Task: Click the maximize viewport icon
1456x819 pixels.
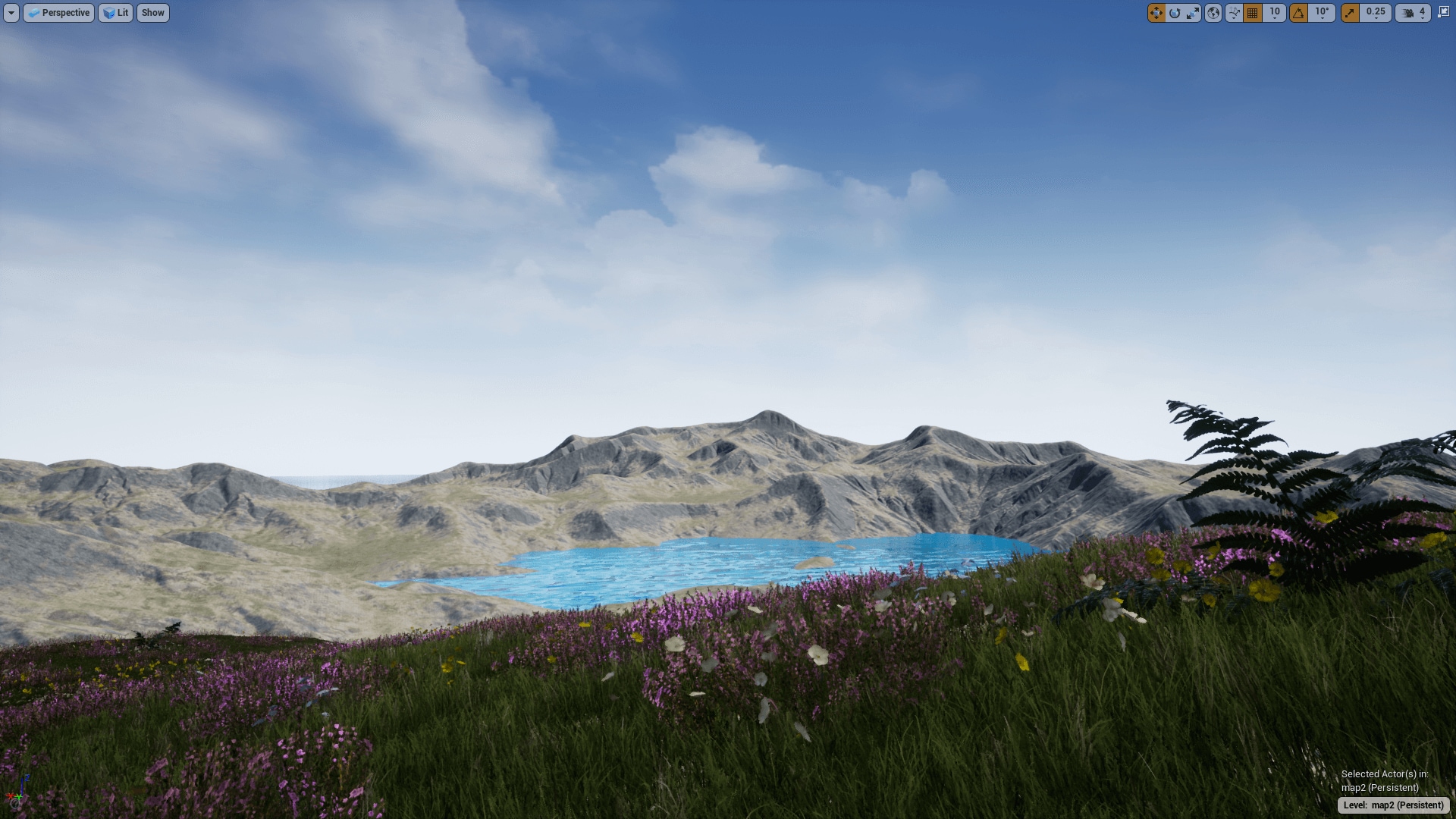Action: point(1444,12)
